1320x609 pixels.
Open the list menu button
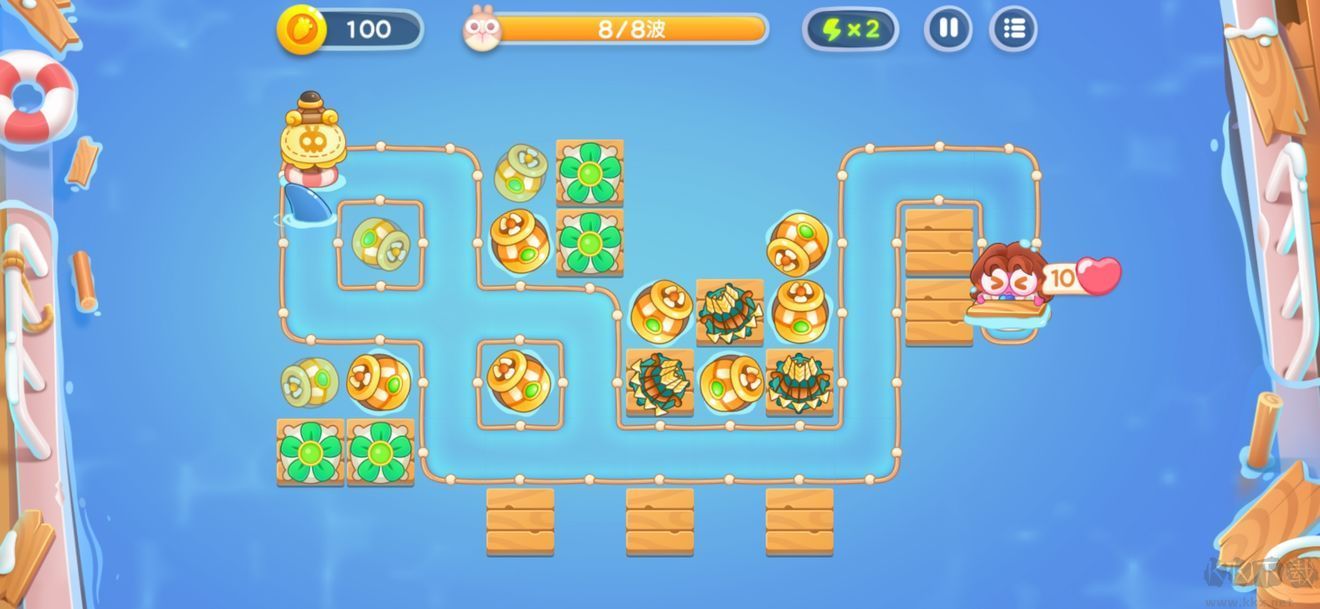[x=1013, y=29]
